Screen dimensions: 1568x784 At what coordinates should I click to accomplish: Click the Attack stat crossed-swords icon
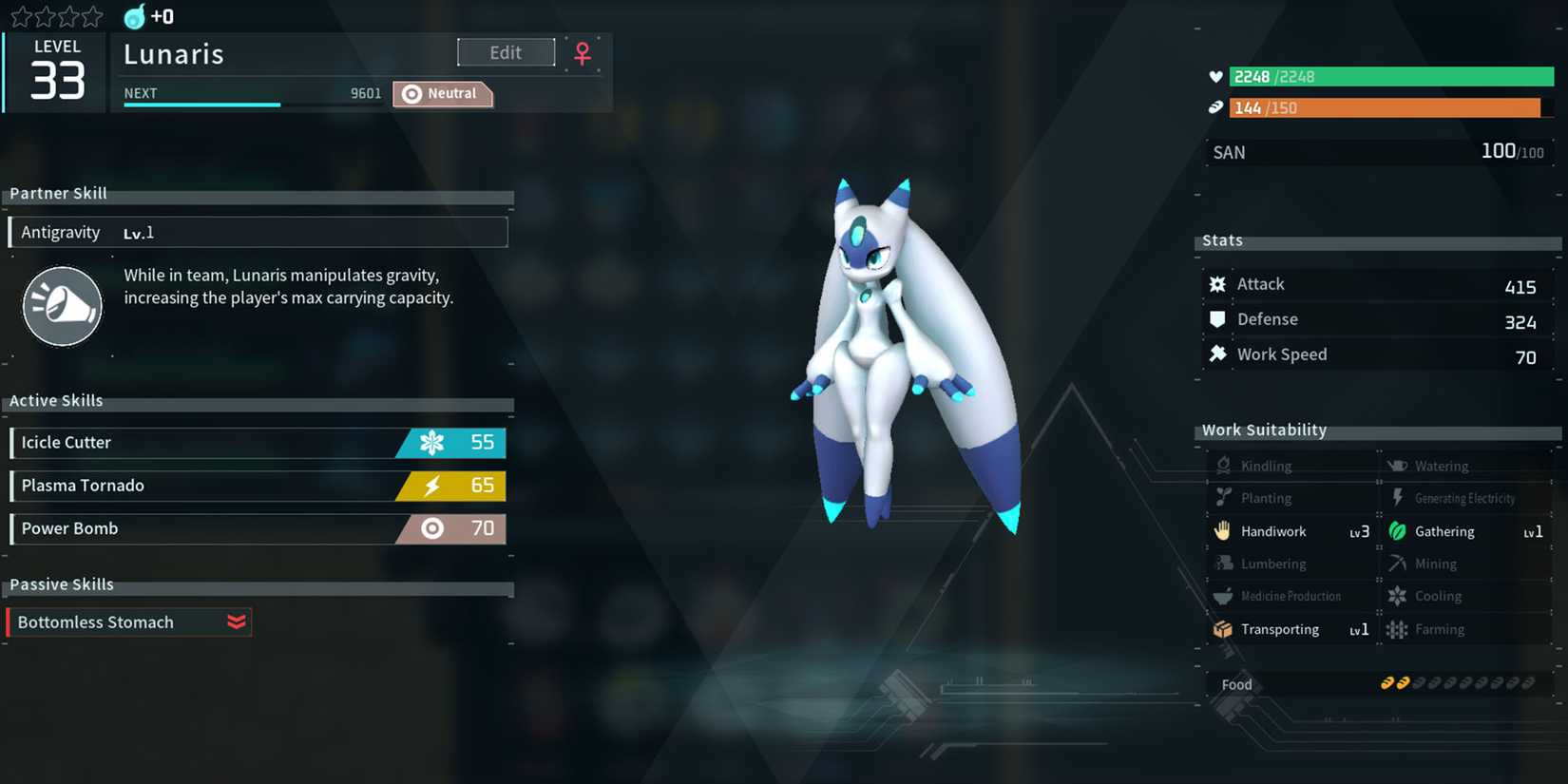pos(1217,283)
